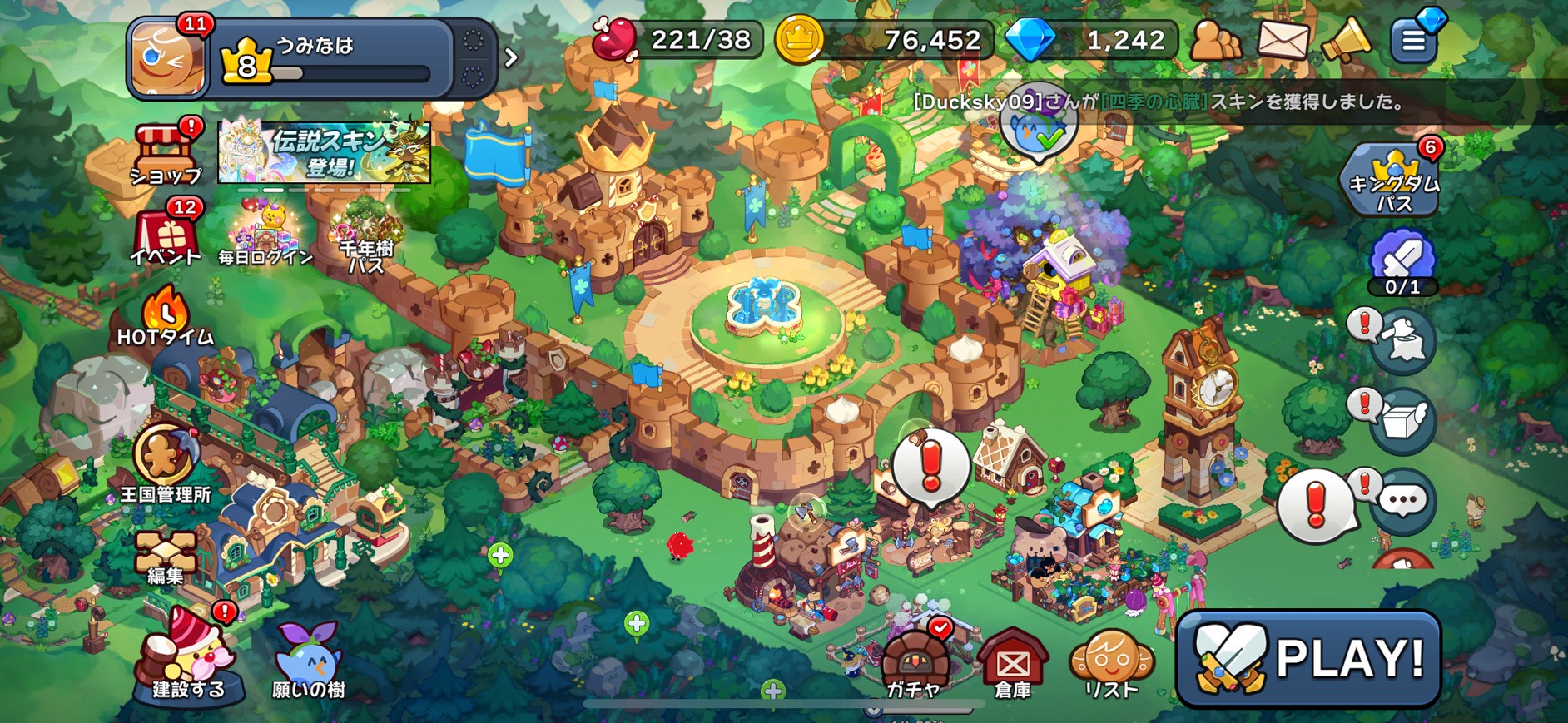Open the cookie リスト
Screen dimensions: 1568x723
tap(1111, 664)
